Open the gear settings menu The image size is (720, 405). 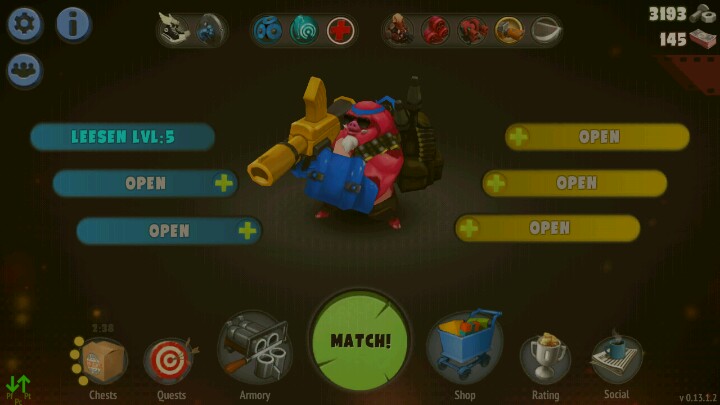coord(25,24)
